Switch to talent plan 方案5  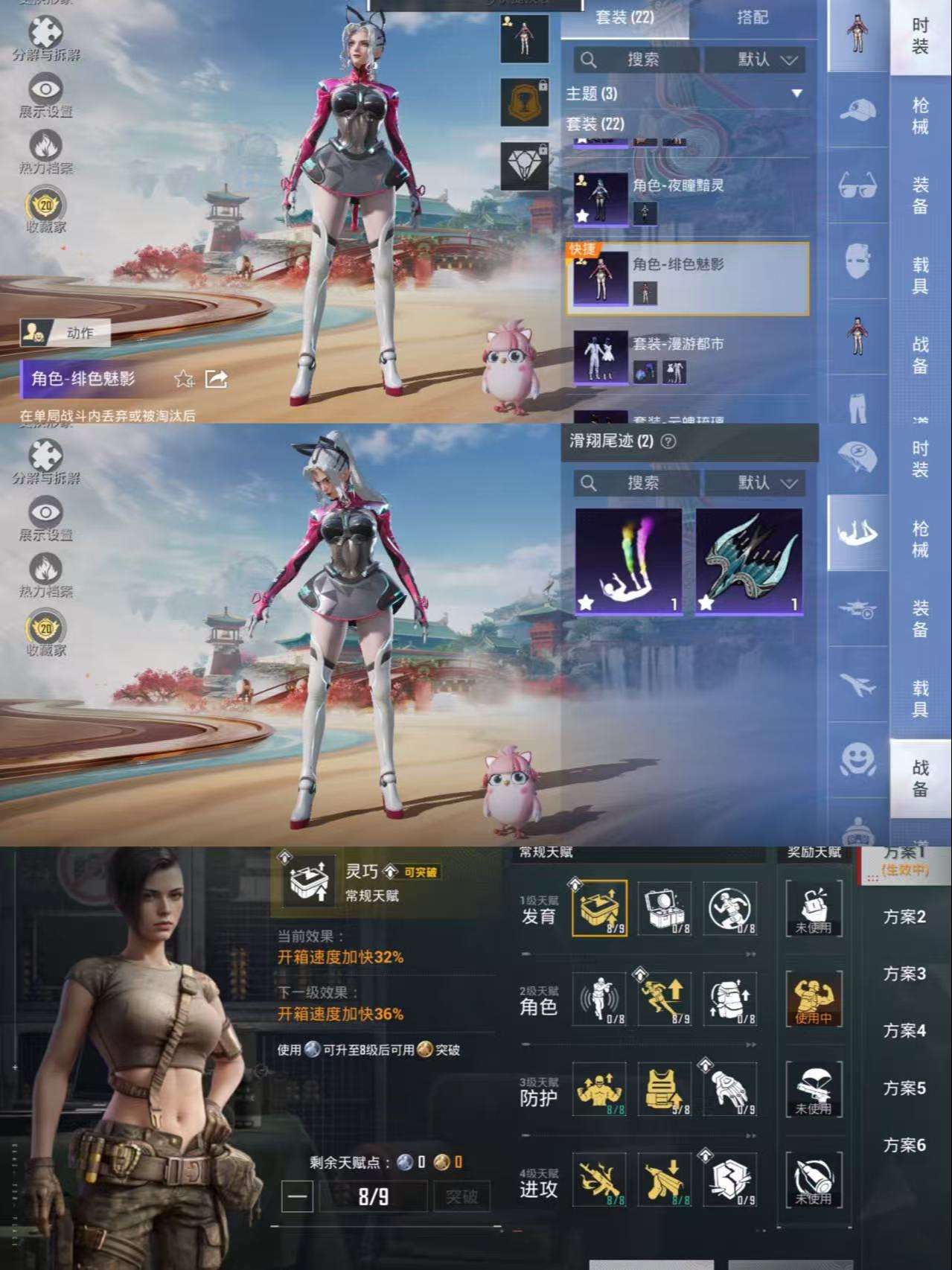[x=904, y=1088]
